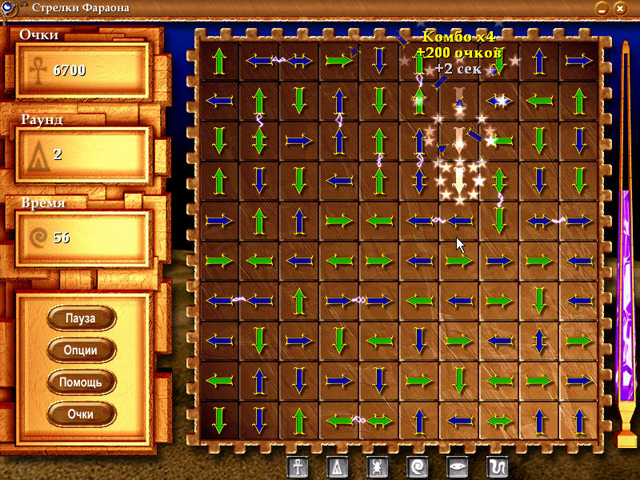Open the Помощь help screen
The image size is (640, 480).
[81, 381]
